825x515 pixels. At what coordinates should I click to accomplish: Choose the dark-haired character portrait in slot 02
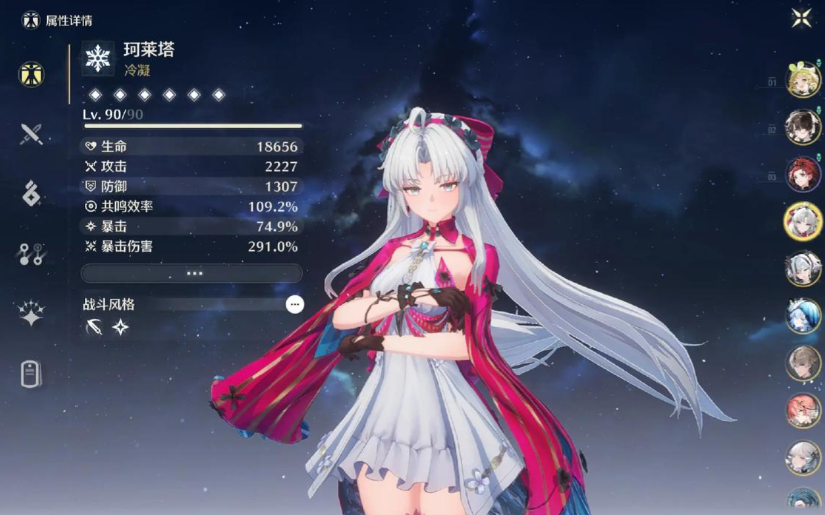coord(803,127)
